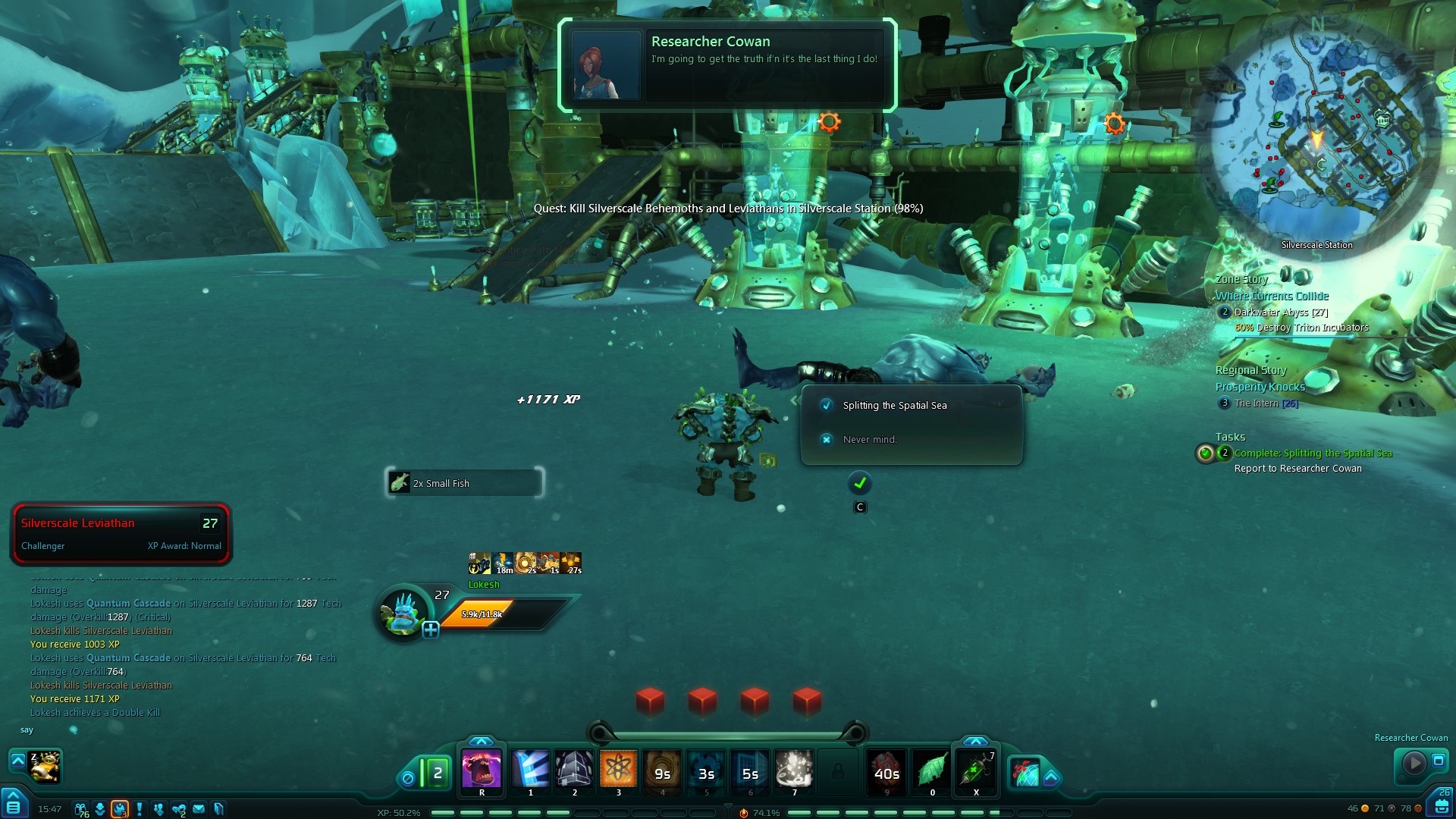Choose the "Splitting the Spatial Sea" dialogue option
Image resolution: width=1456 pixels, height=819 pixels.
[894, 406]
